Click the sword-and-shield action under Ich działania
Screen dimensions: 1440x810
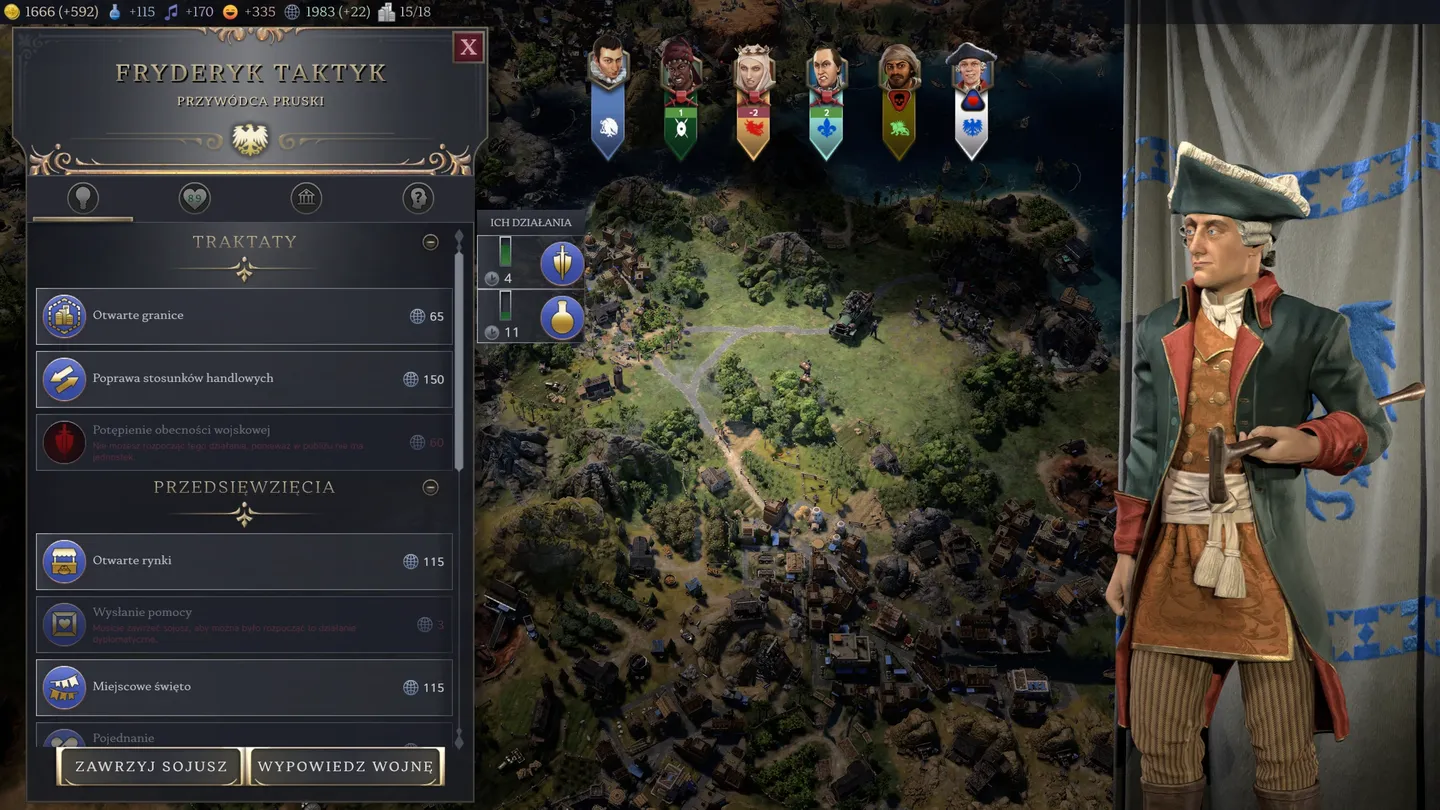(x=562, y=263)
